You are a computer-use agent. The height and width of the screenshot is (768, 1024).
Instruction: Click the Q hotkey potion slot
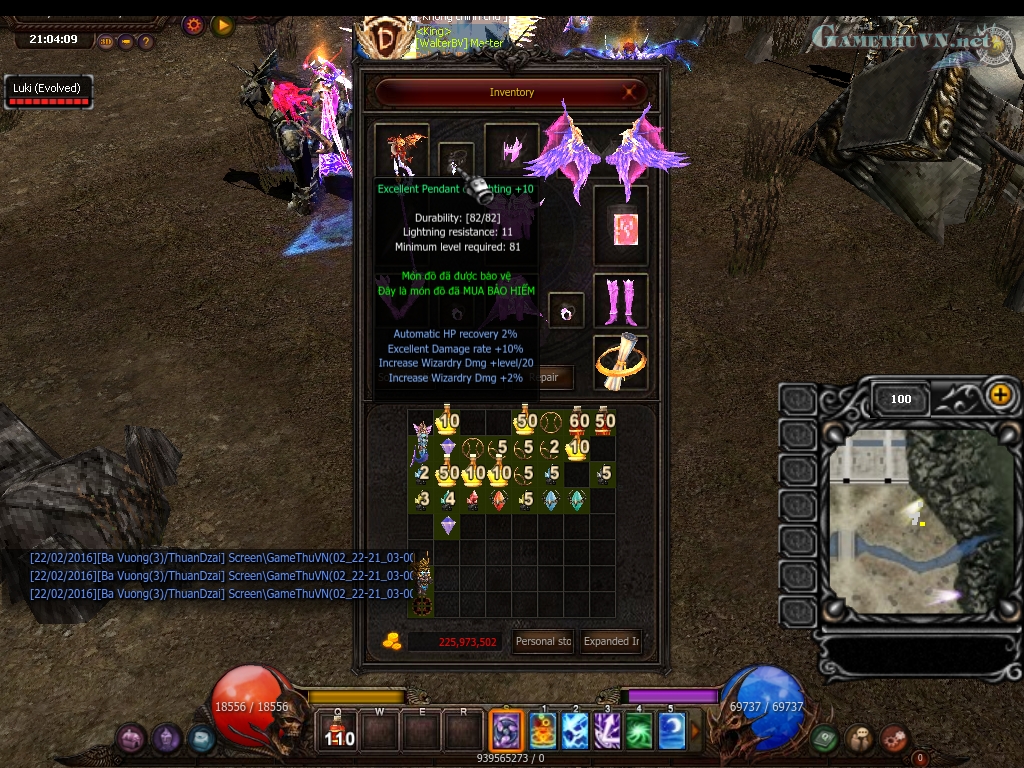pyautogui.click(x=339, y=731)
